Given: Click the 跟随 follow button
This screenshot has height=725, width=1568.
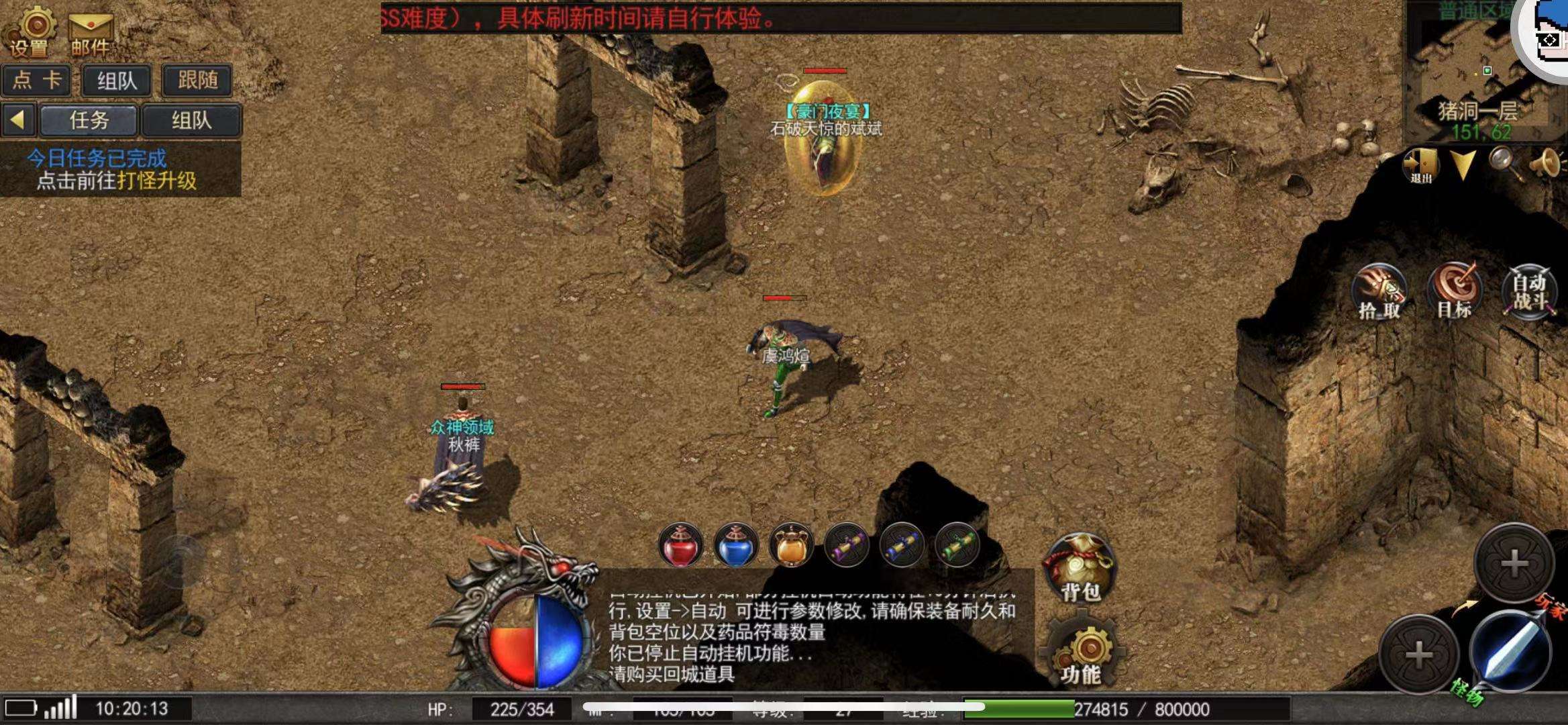Looking at the screenshot, I should coord(197,80).
